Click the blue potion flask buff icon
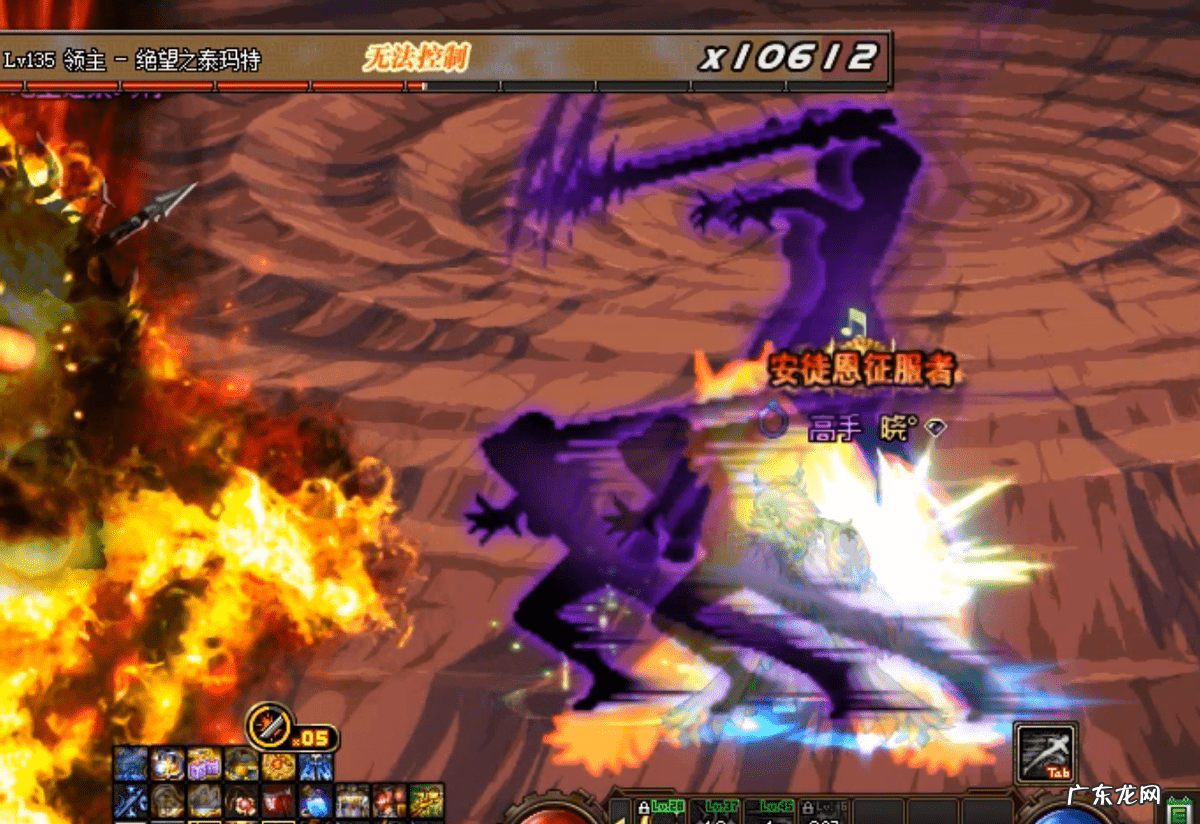 (x=314, y=801)
